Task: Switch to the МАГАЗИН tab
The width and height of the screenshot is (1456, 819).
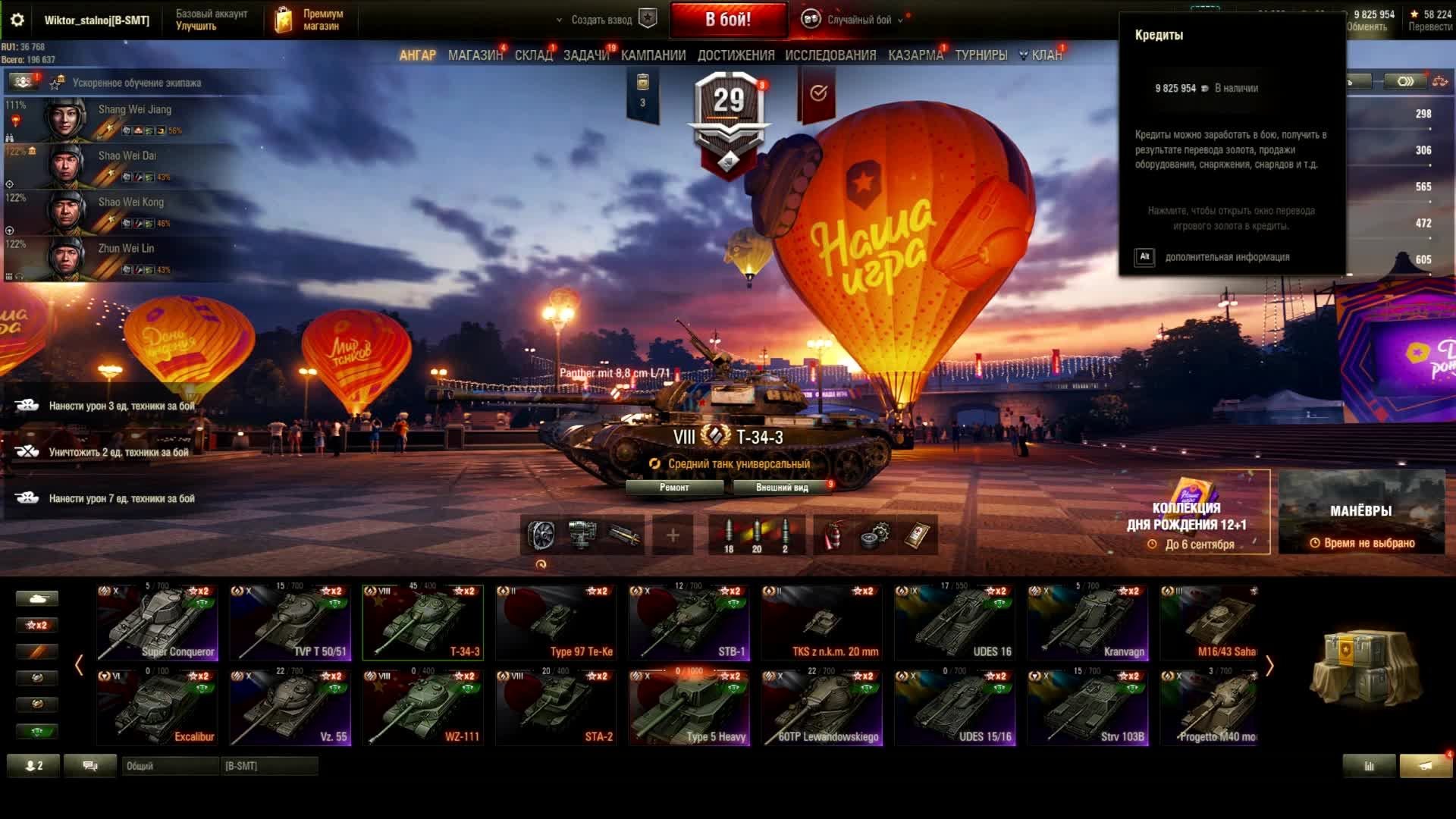Action: click(475, 55)
